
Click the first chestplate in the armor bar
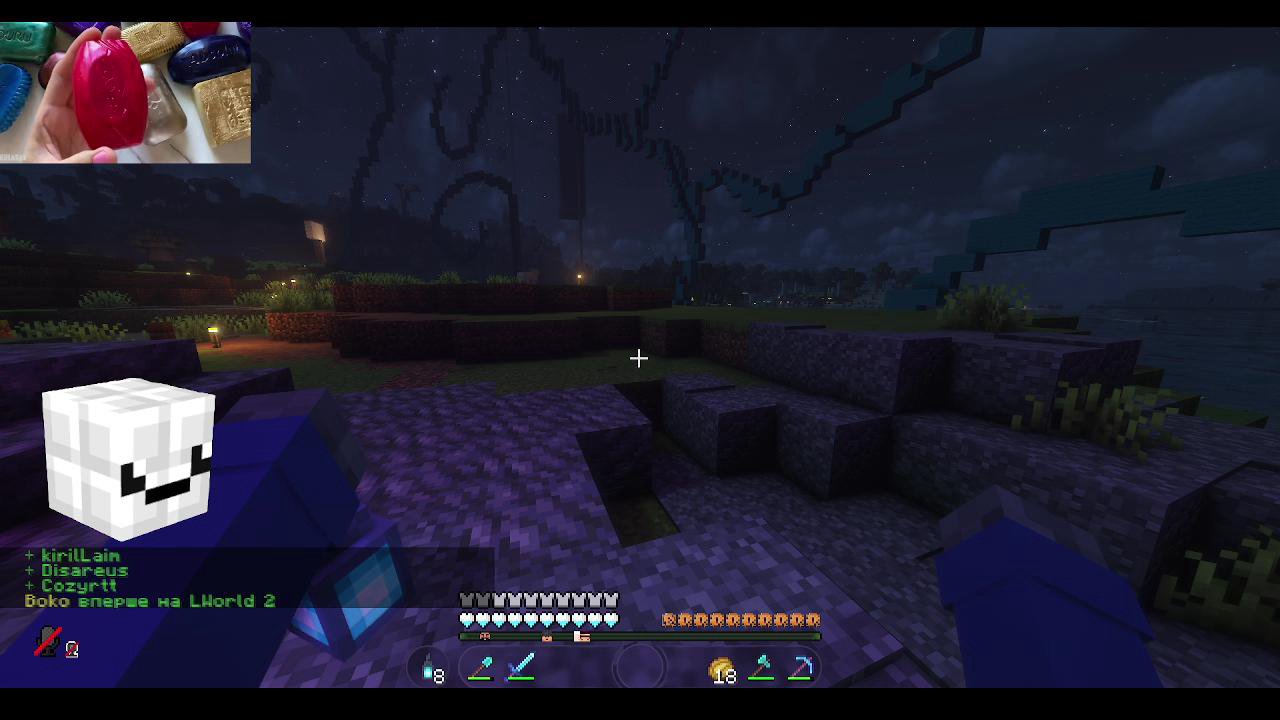click(465, 598)
